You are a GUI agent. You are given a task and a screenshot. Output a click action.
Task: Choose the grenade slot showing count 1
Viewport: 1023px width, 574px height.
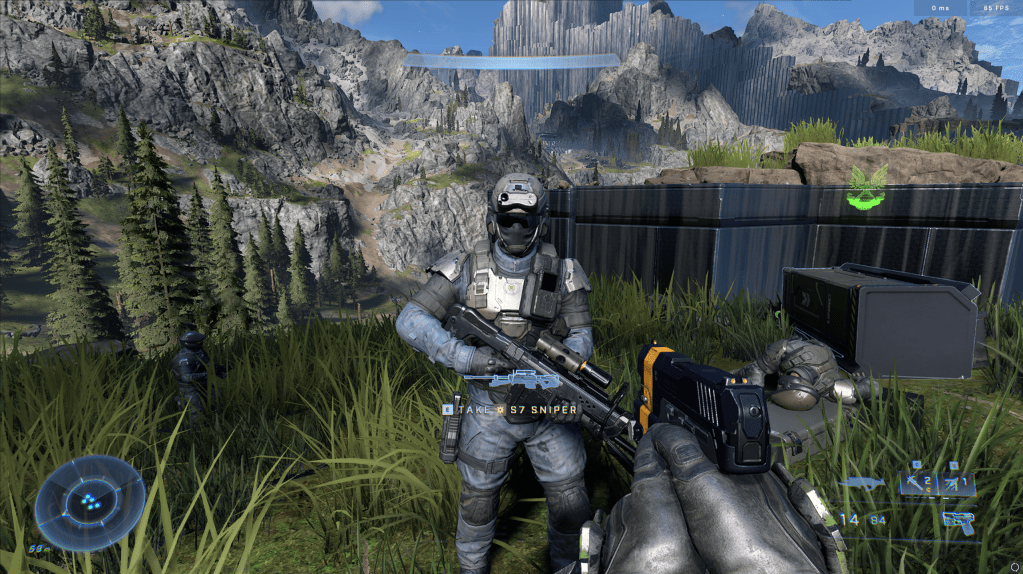coord(956,484)
